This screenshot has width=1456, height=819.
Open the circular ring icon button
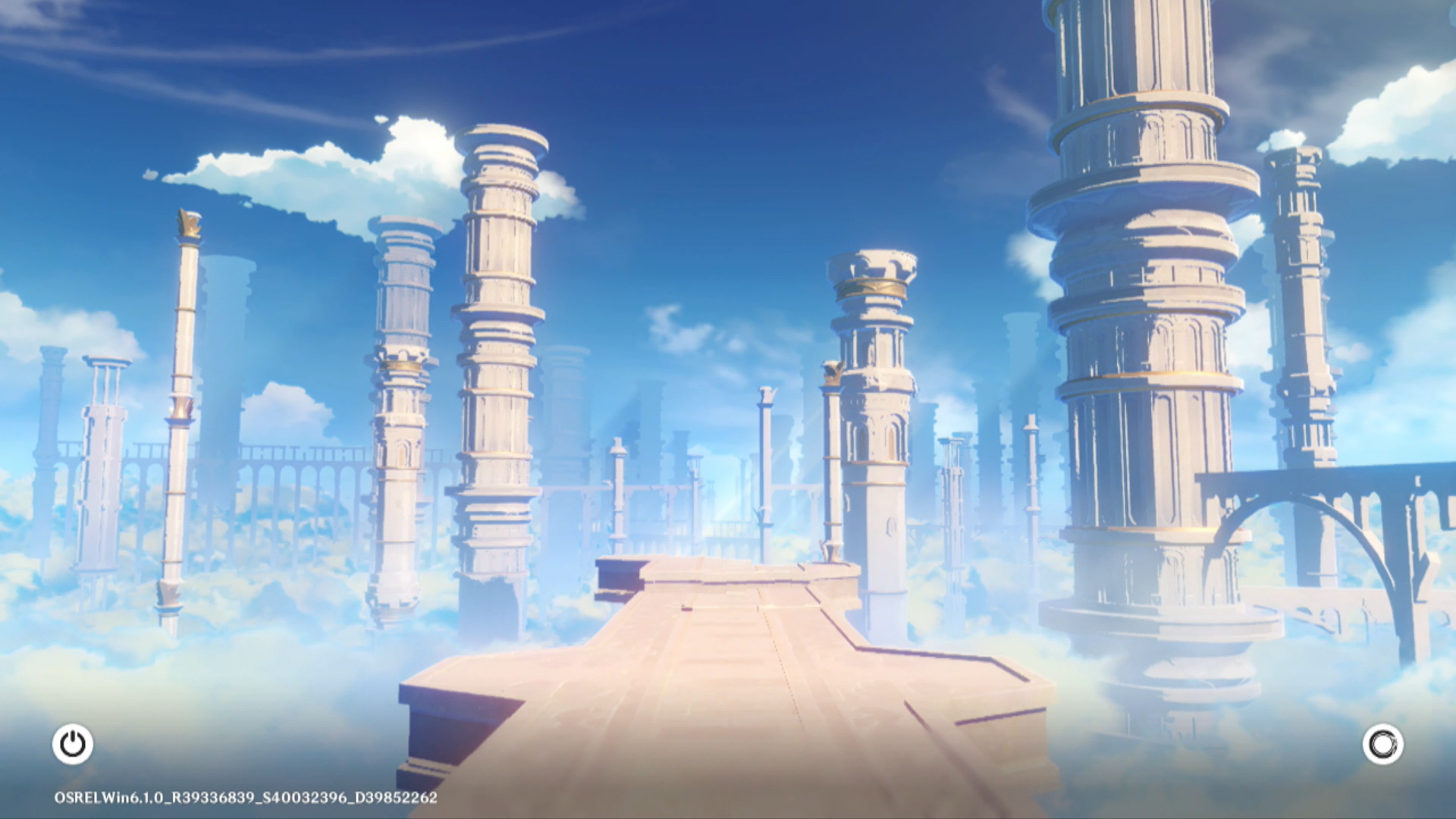(x=1382, y=744)
